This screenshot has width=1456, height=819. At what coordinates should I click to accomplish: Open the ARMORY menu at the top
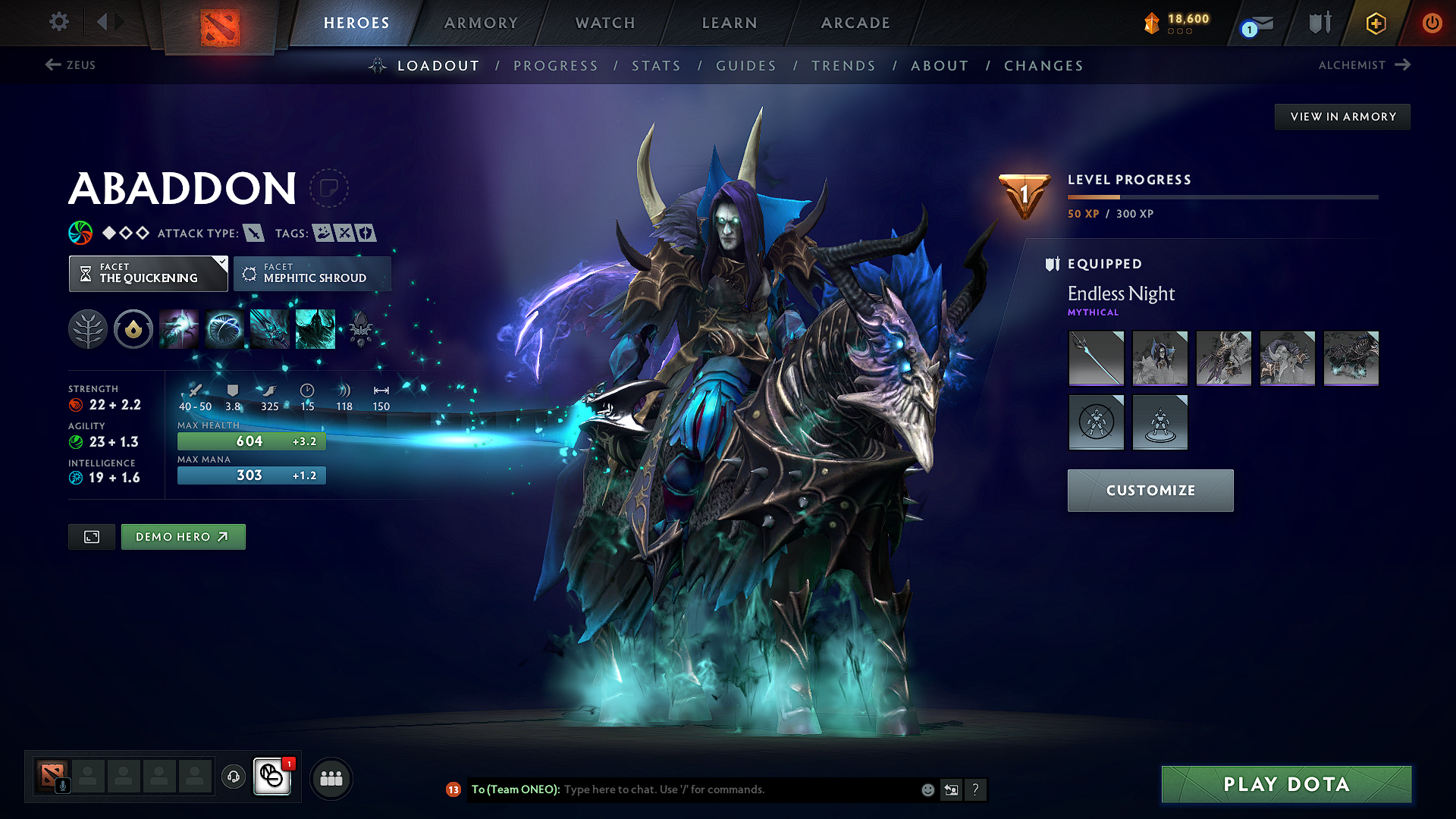pyautogui.click(x=481, y=23)
